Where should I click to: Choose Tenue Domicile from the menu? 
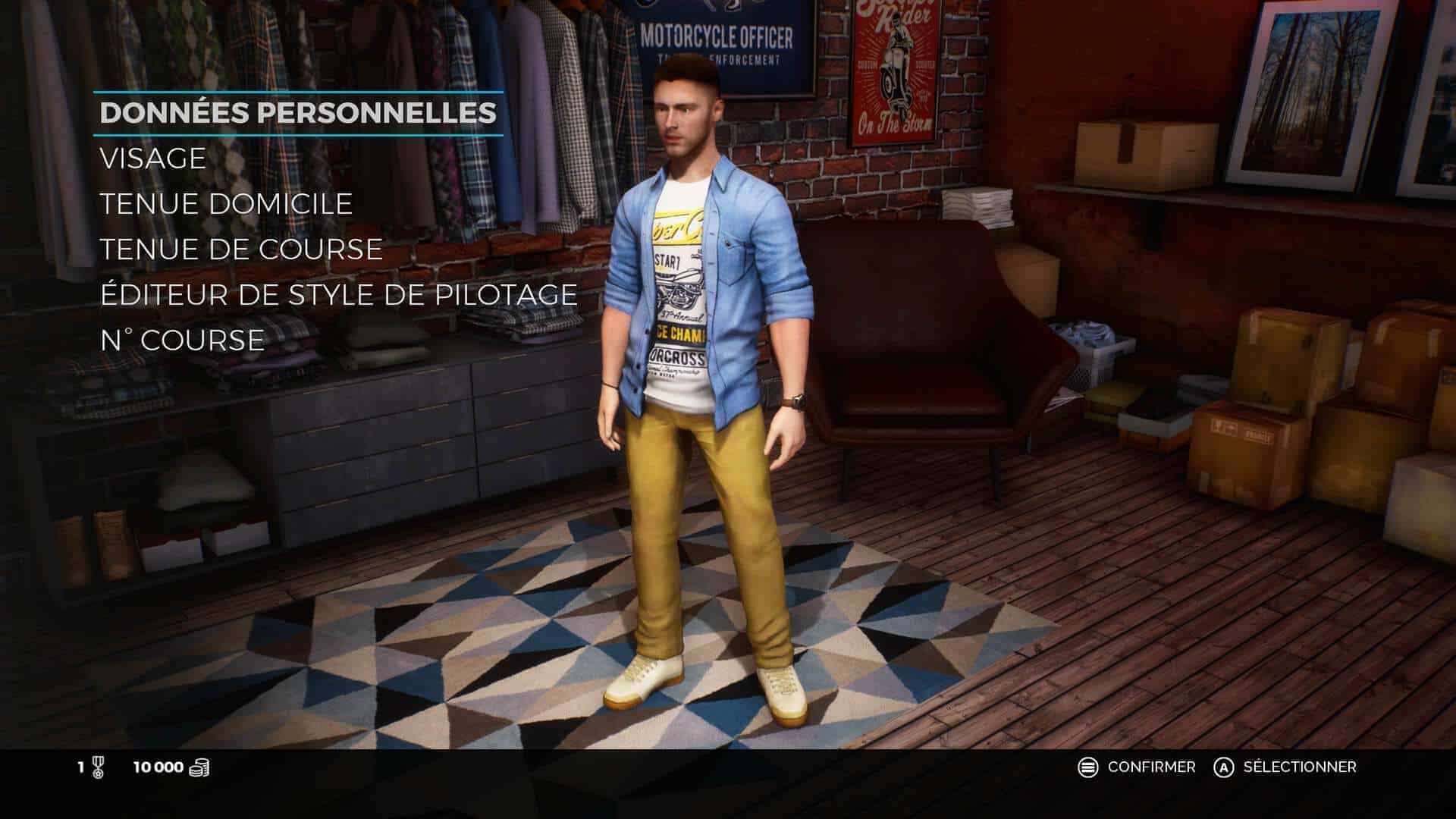pyautogui.click(x=226, y=204)
